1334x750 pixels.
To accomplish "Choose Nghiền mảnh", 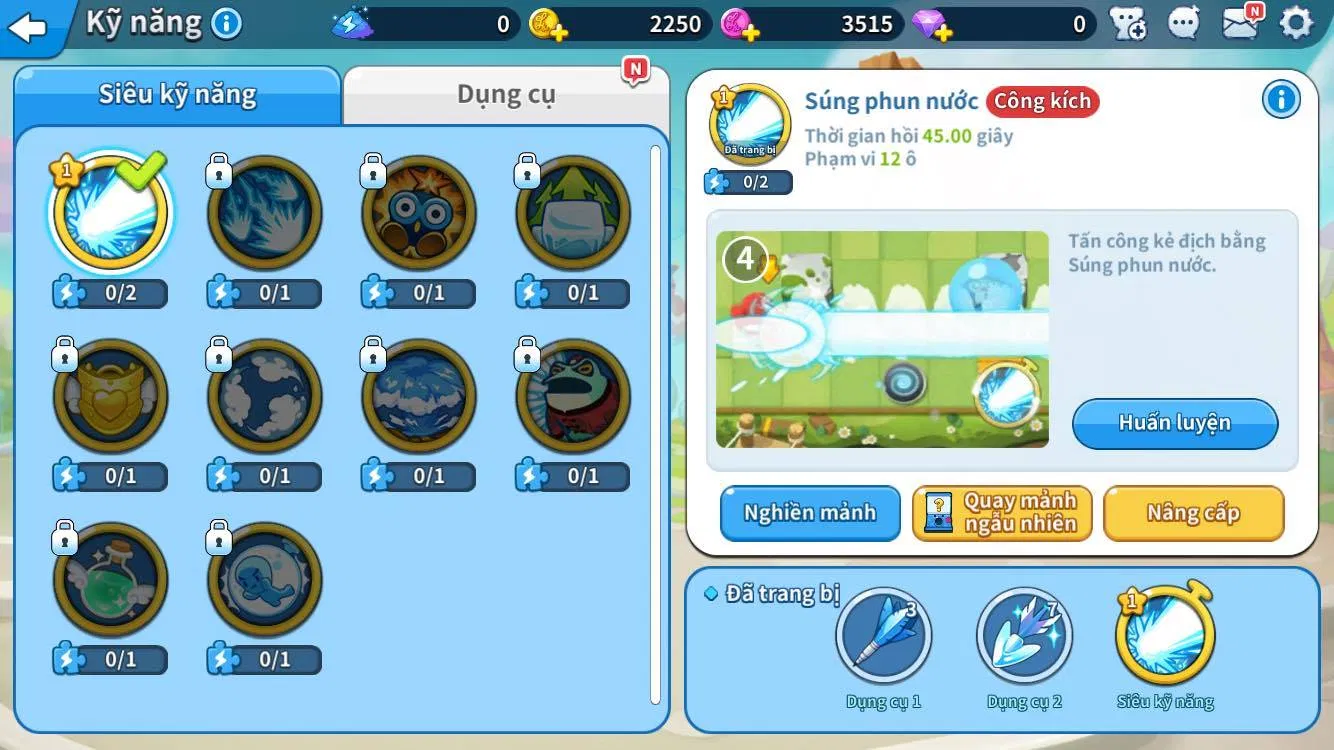I will pos(810,513).
